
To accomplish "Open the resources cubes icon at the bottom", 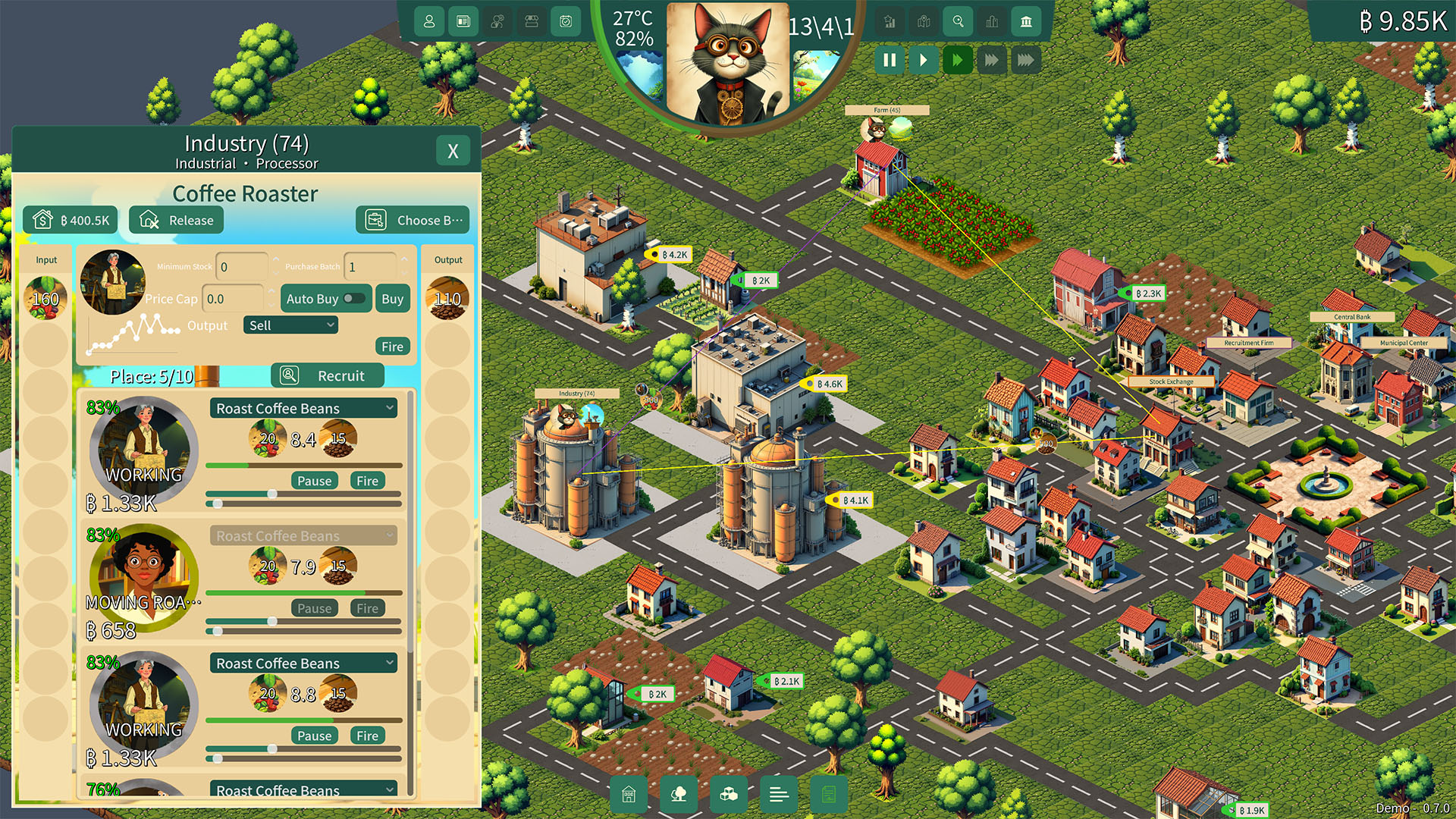I will [729, 795].
